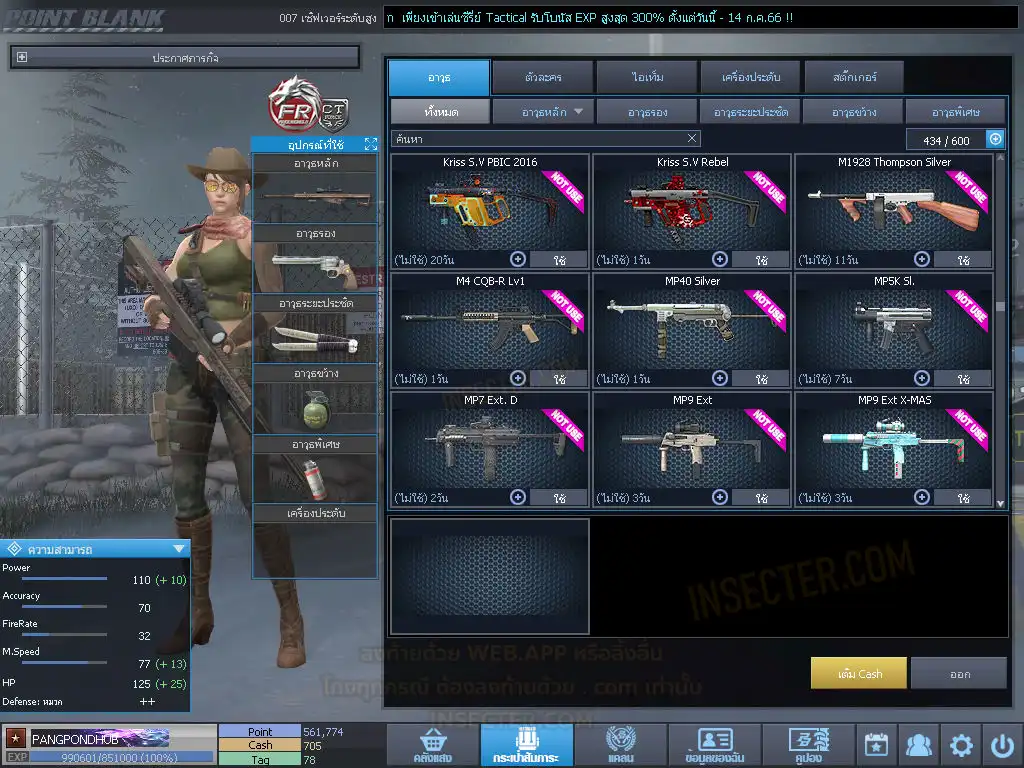
Task: Click the ค้นหา search field
Action: pos(545,139)
